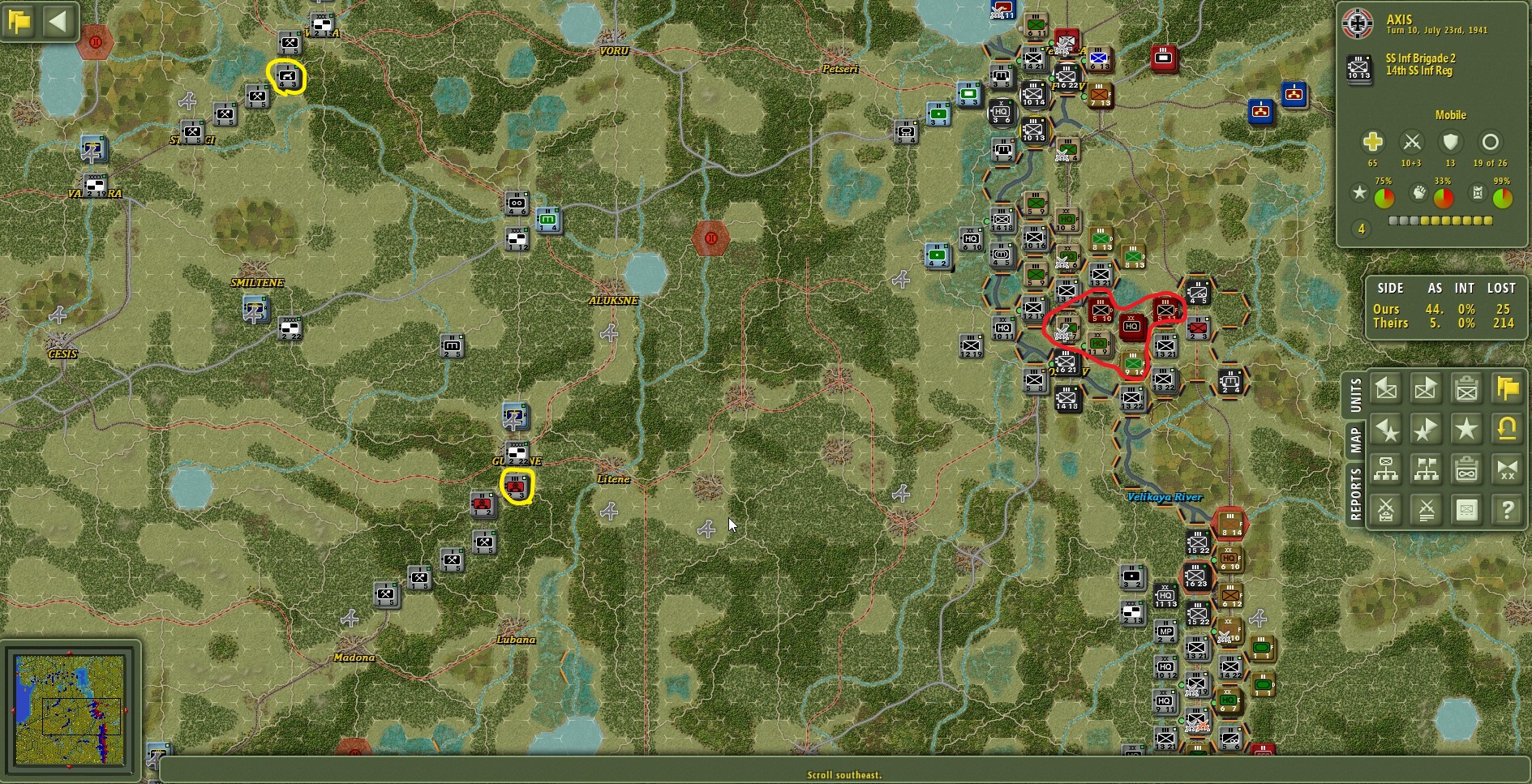Select the next unit arrow icon
This screenshot has height=784, width=1532.
[x=1426, y=388]
